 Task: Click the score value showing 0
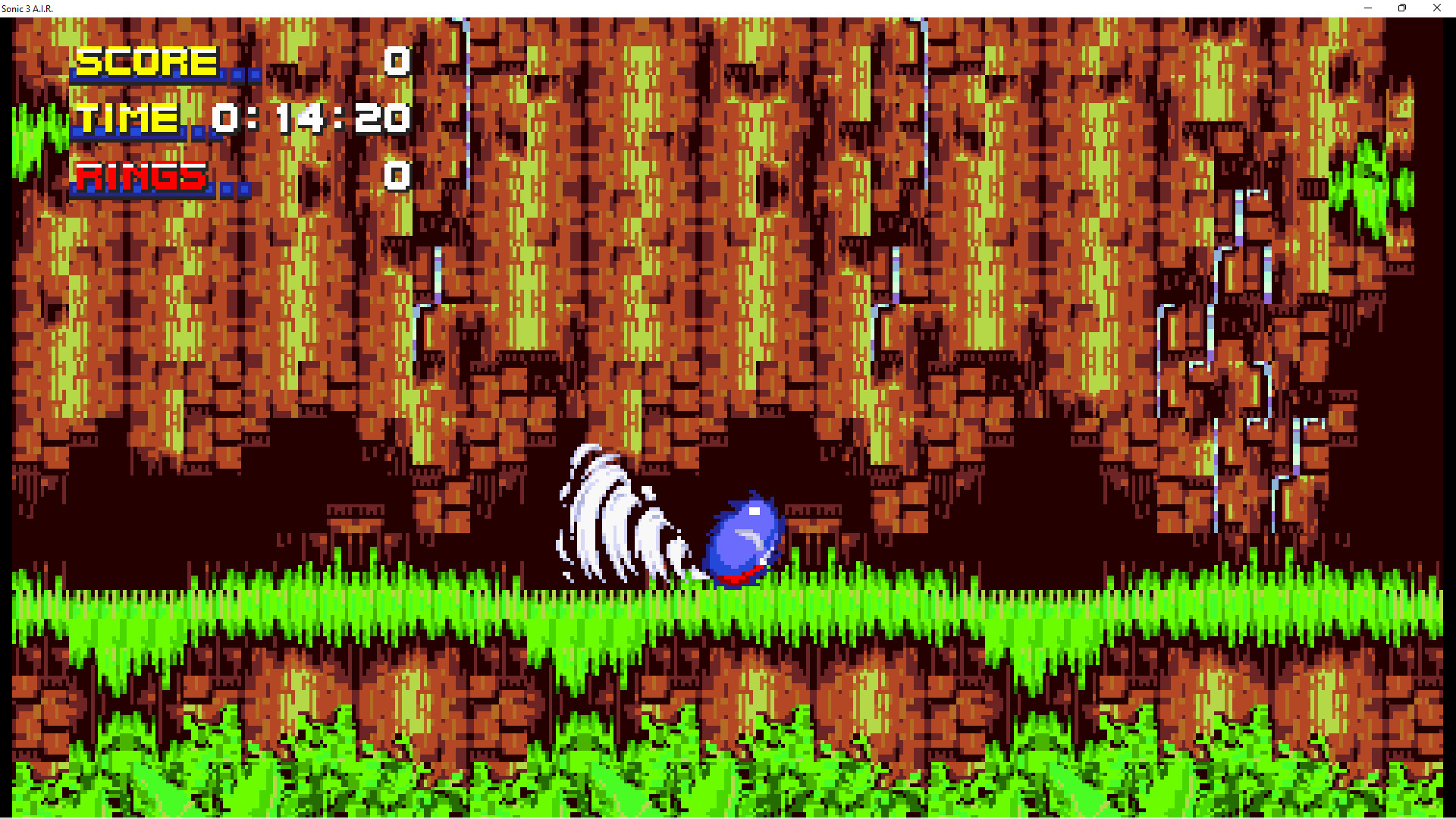click(397, 62)
